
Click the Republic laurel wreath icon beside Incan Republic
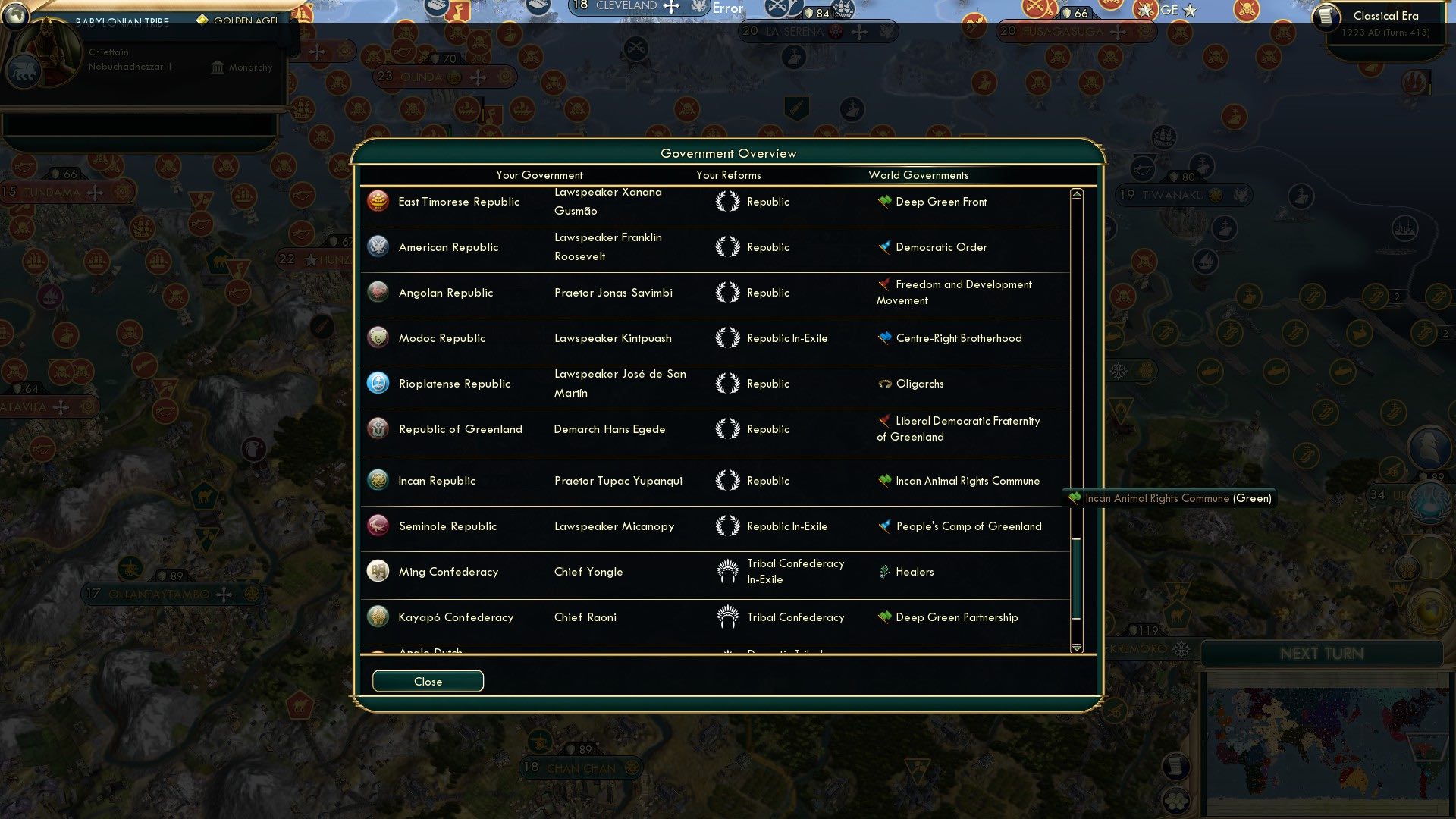pyautogui.click(x=727, y=480)
